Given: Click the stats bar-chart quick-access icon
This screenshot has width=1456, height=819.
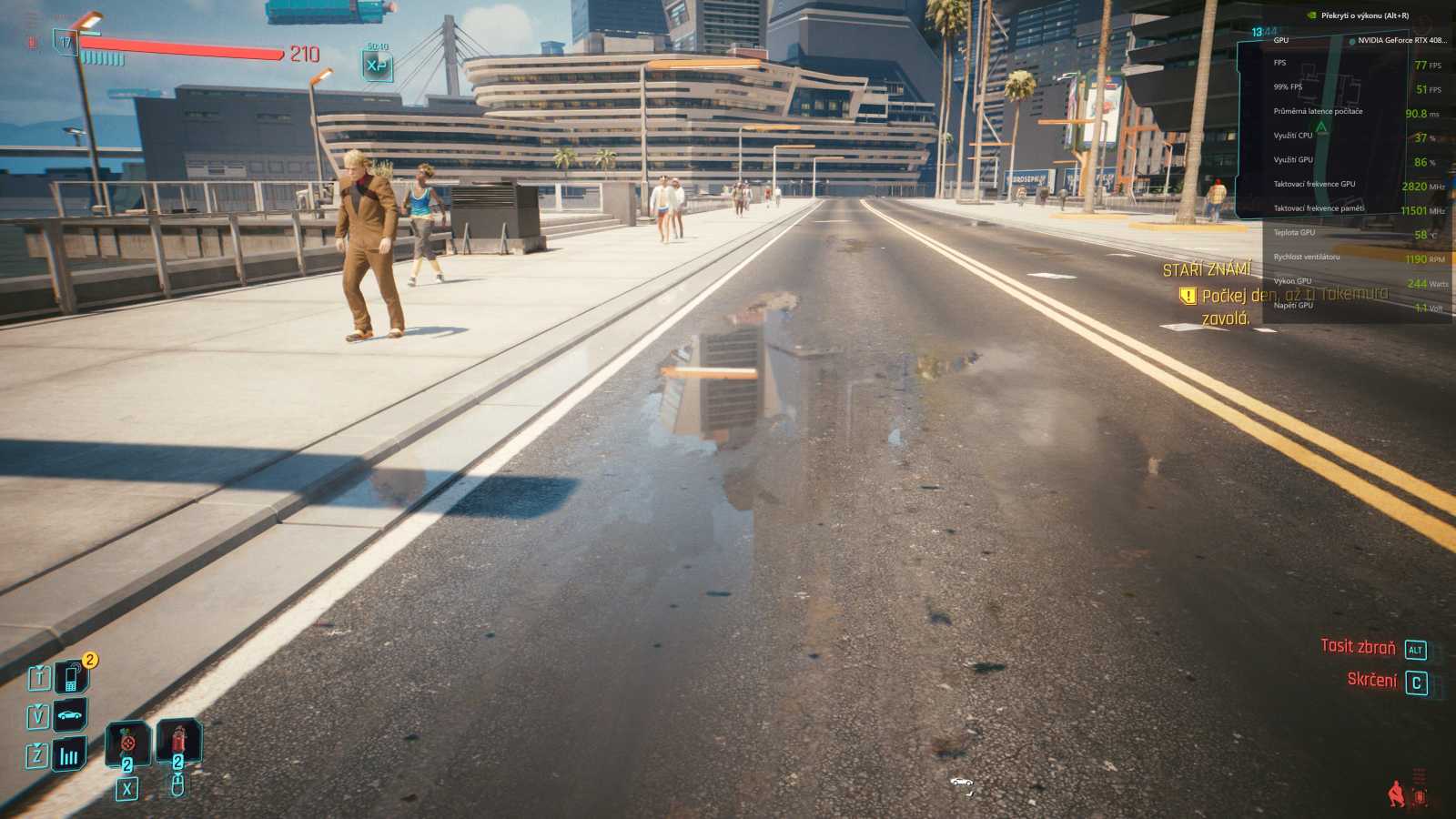Looking at the screenshot, I should click(x=69, y=754).
